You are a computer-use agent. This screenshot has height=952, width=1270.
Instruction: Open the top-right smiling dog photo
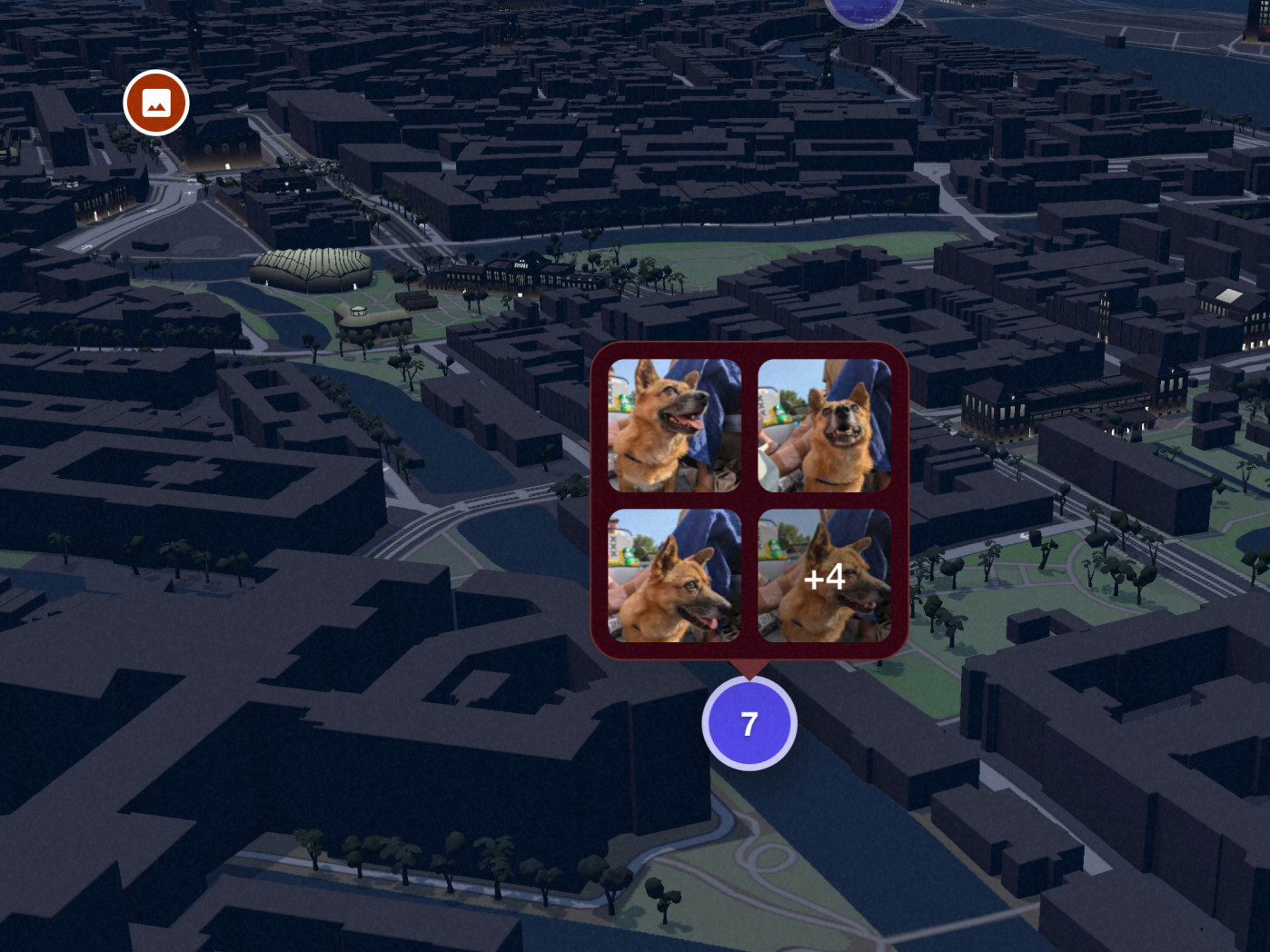click(x=825, y=424)
